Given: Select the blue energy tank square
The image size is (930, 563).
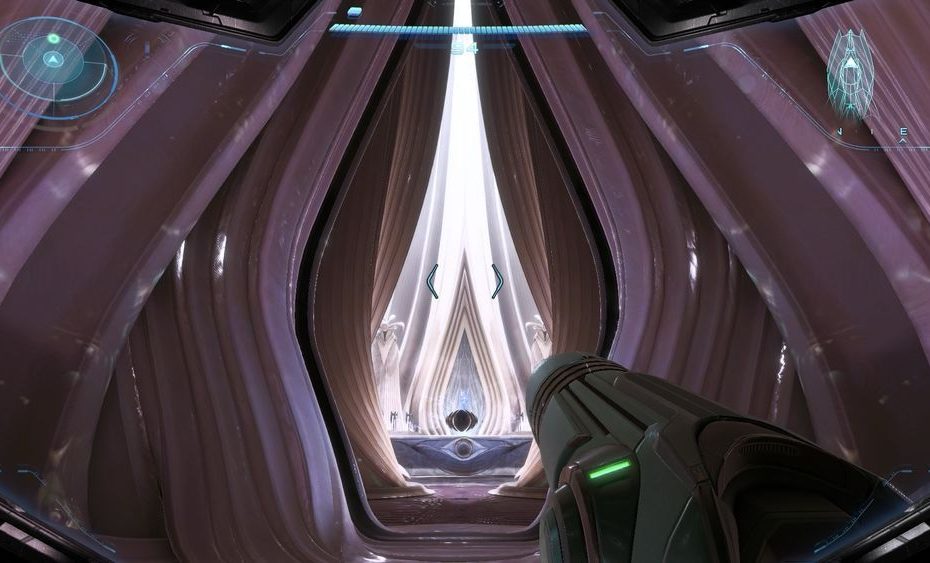Looking at the screenshot, I should (x=355, y=12).
